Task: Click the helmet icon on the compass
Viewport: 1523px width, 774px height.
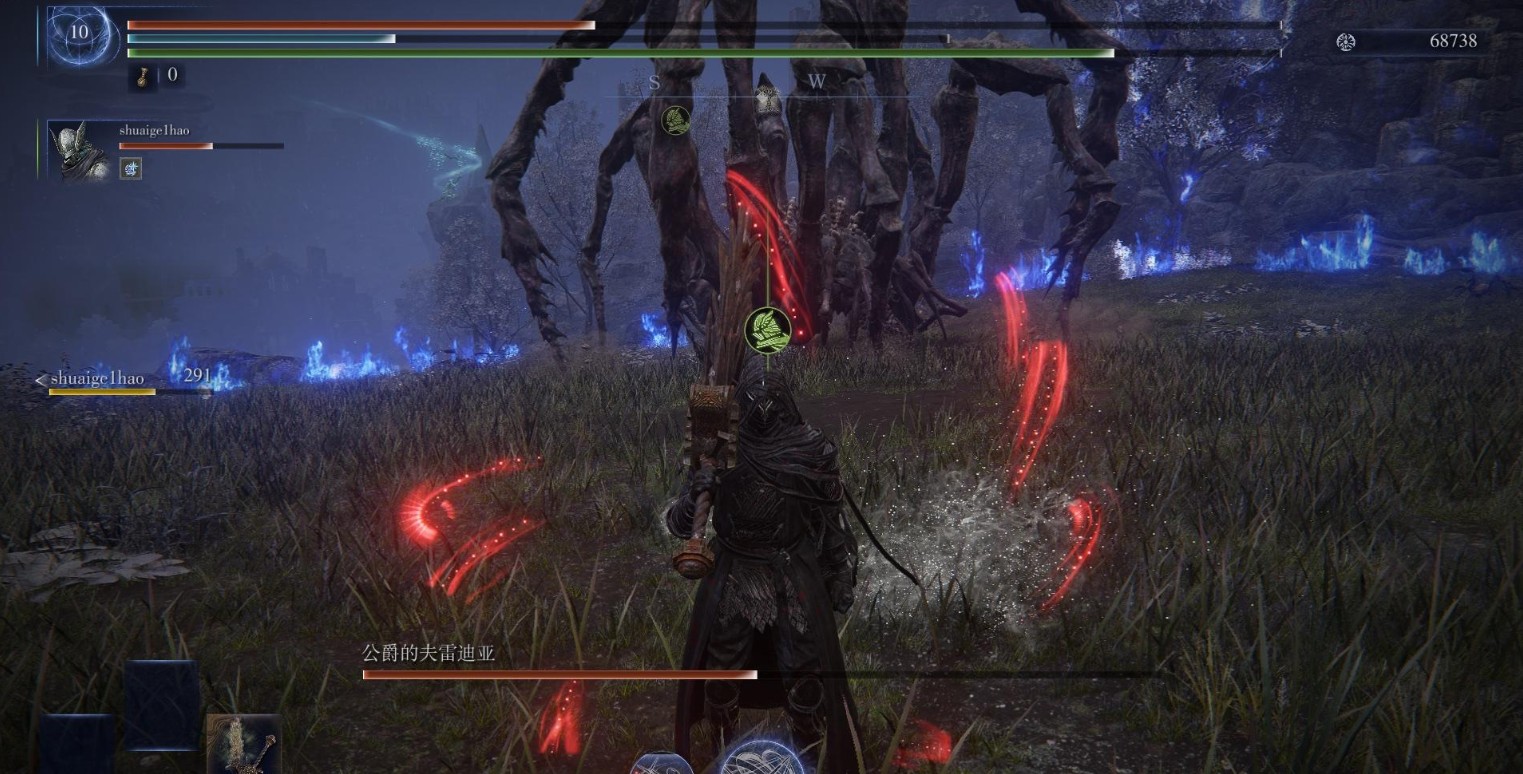Action: point(767,98)
